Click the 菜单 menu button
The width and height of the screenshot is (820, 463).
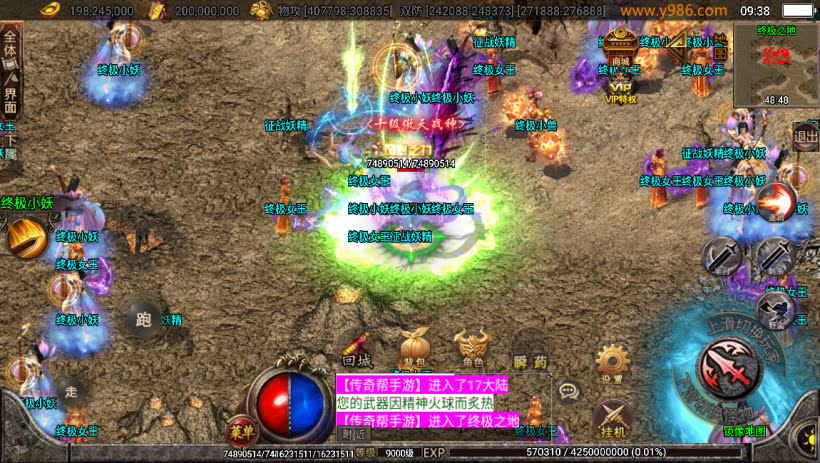click(240, 430)
